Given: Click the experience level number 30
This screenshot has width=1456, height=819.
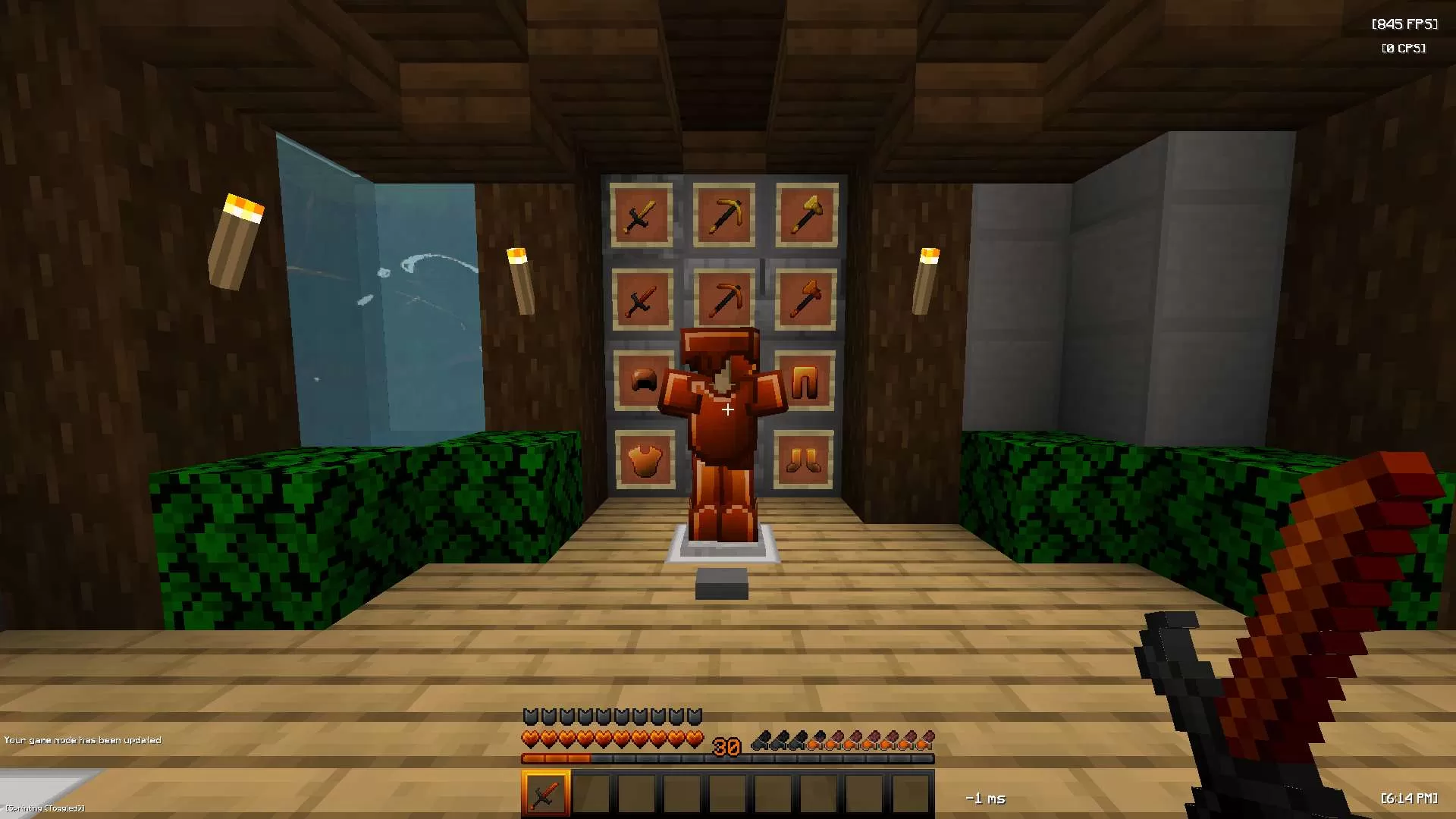Looking at the screenshot, I should (x=726, y=746).
